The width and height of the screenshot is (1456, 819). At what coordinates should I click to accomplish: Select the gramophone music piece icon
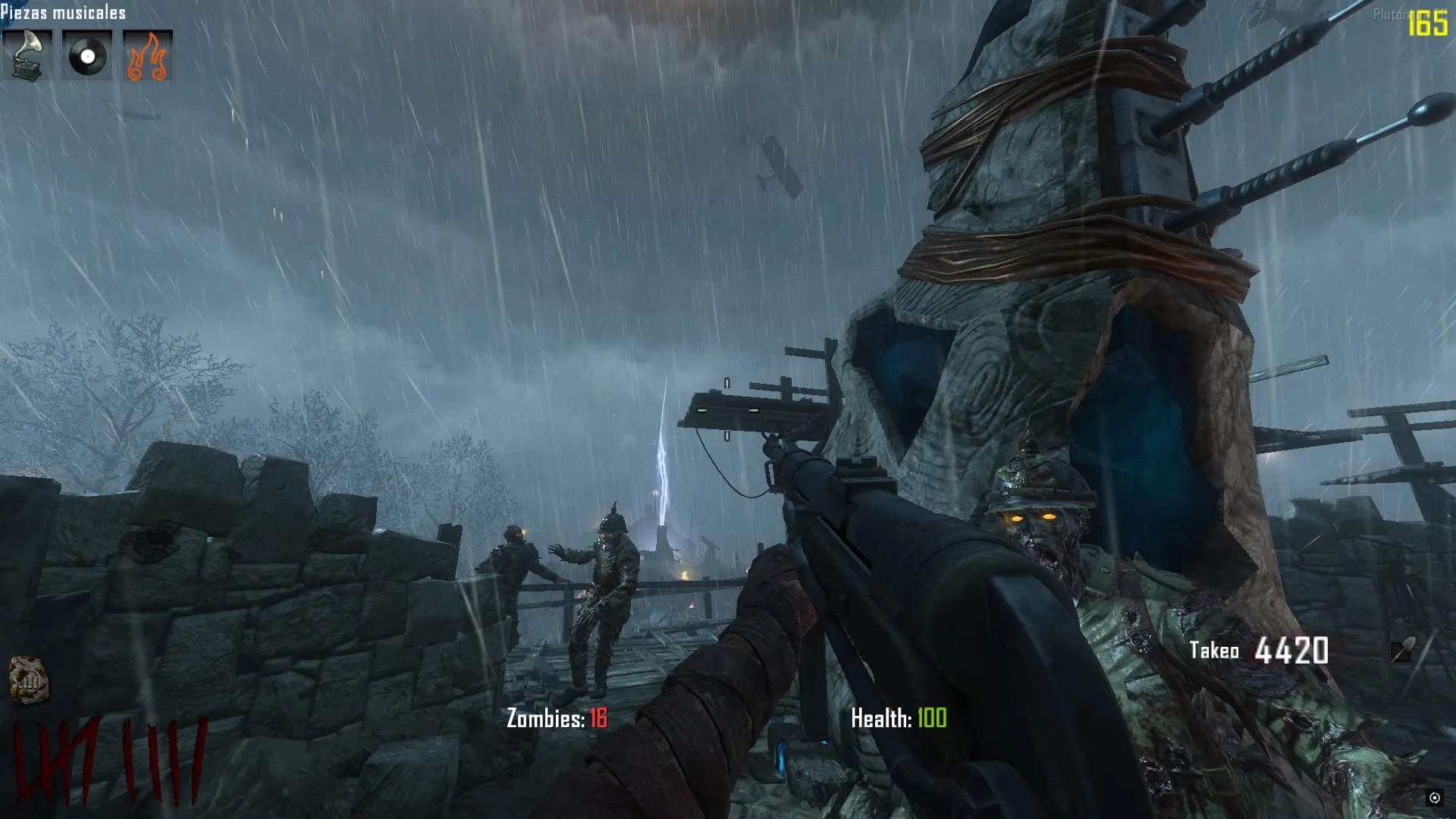tap(27, 55)
